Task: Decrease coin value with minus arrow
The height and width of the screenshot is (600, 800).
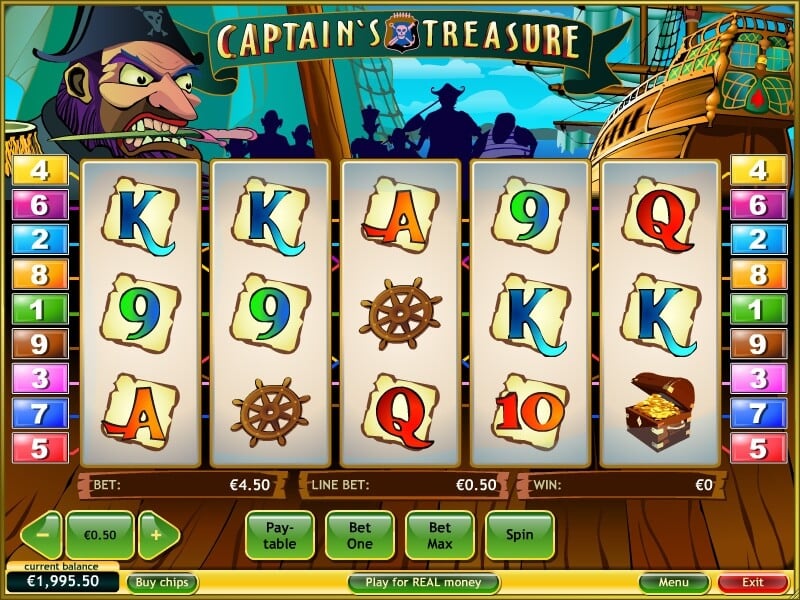Action: 42,535
